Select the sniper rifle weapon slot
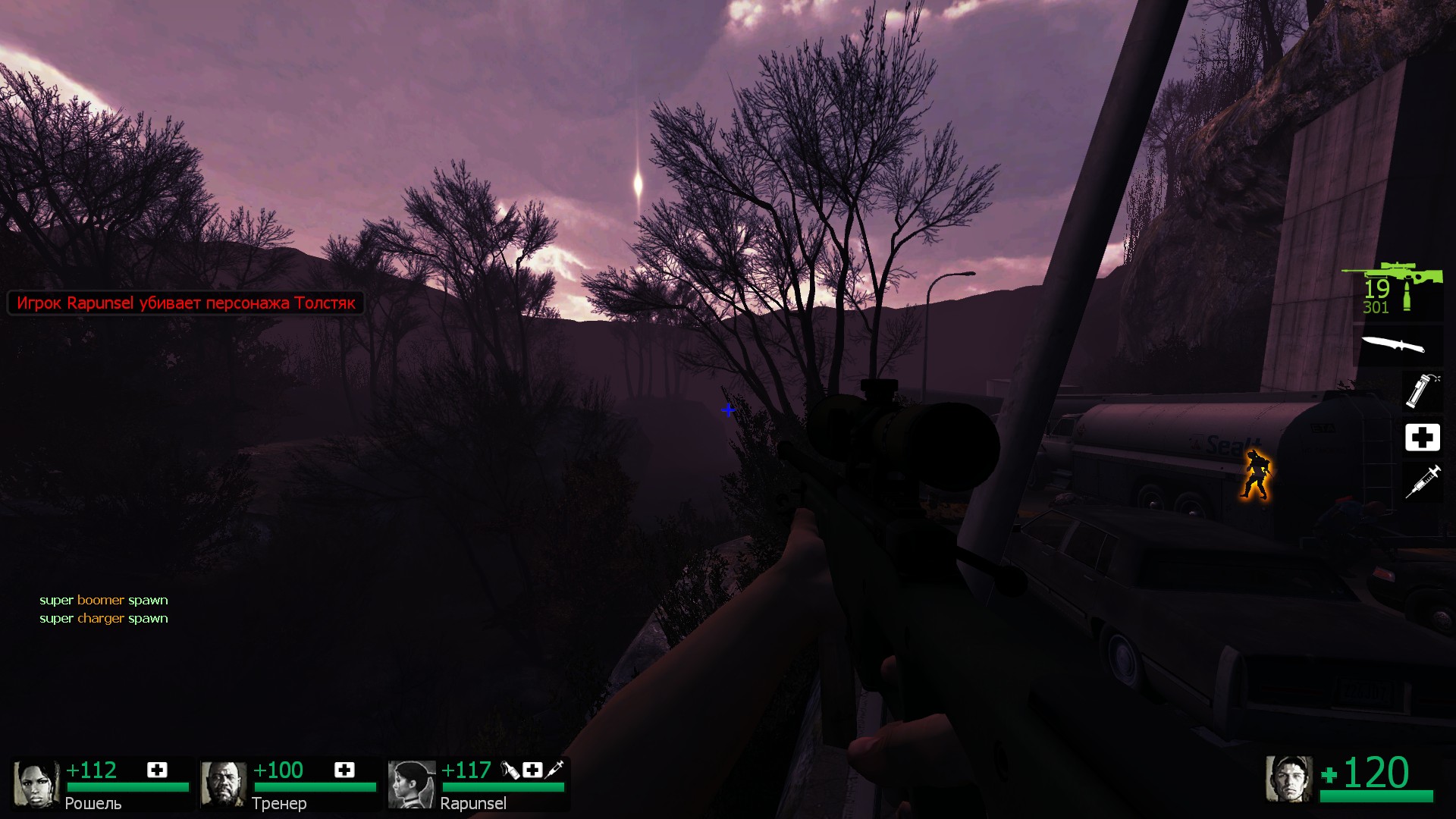The height and width of the screenshot is (819, 1456). [1392, 277]
